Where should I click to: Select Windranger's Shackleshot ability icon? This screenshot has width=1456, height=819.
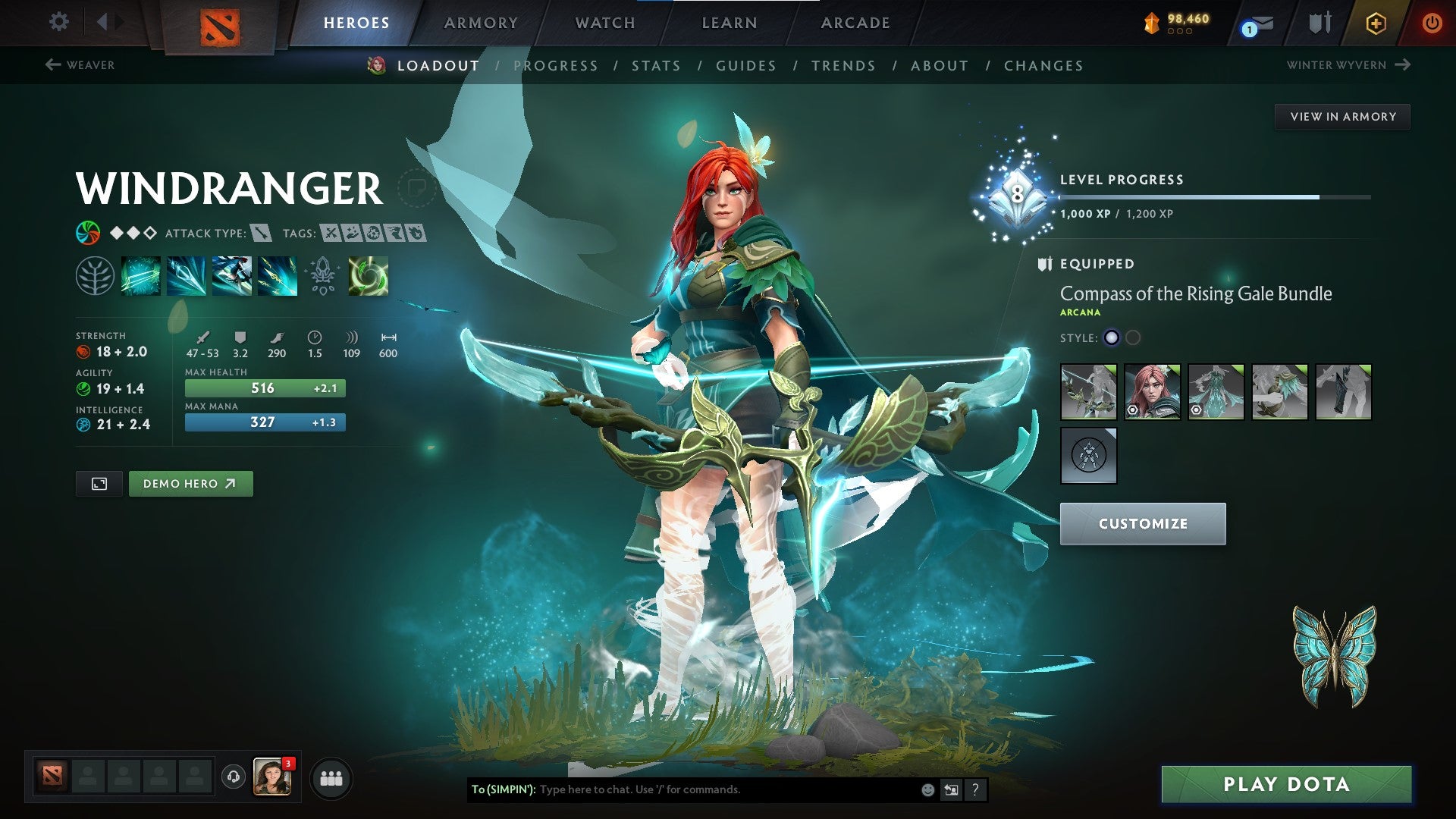tap(141, 277)
